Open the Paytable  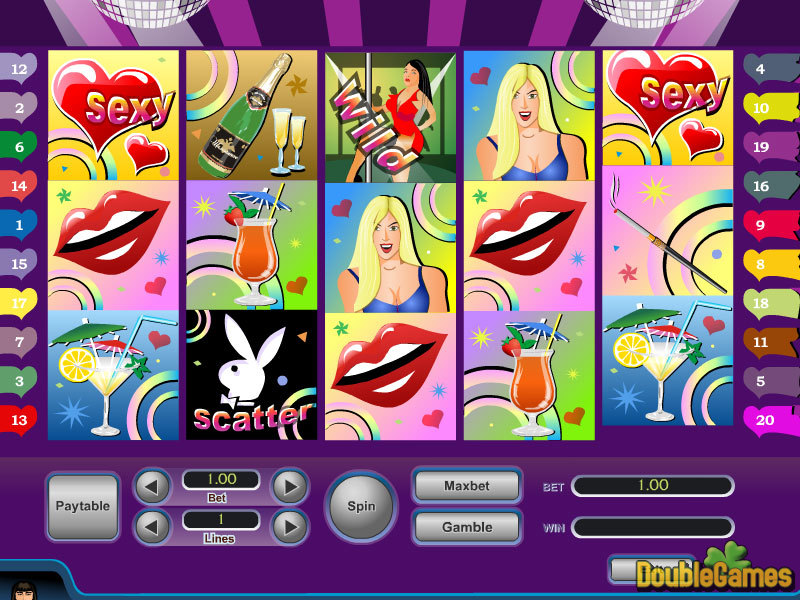(83, 506)
